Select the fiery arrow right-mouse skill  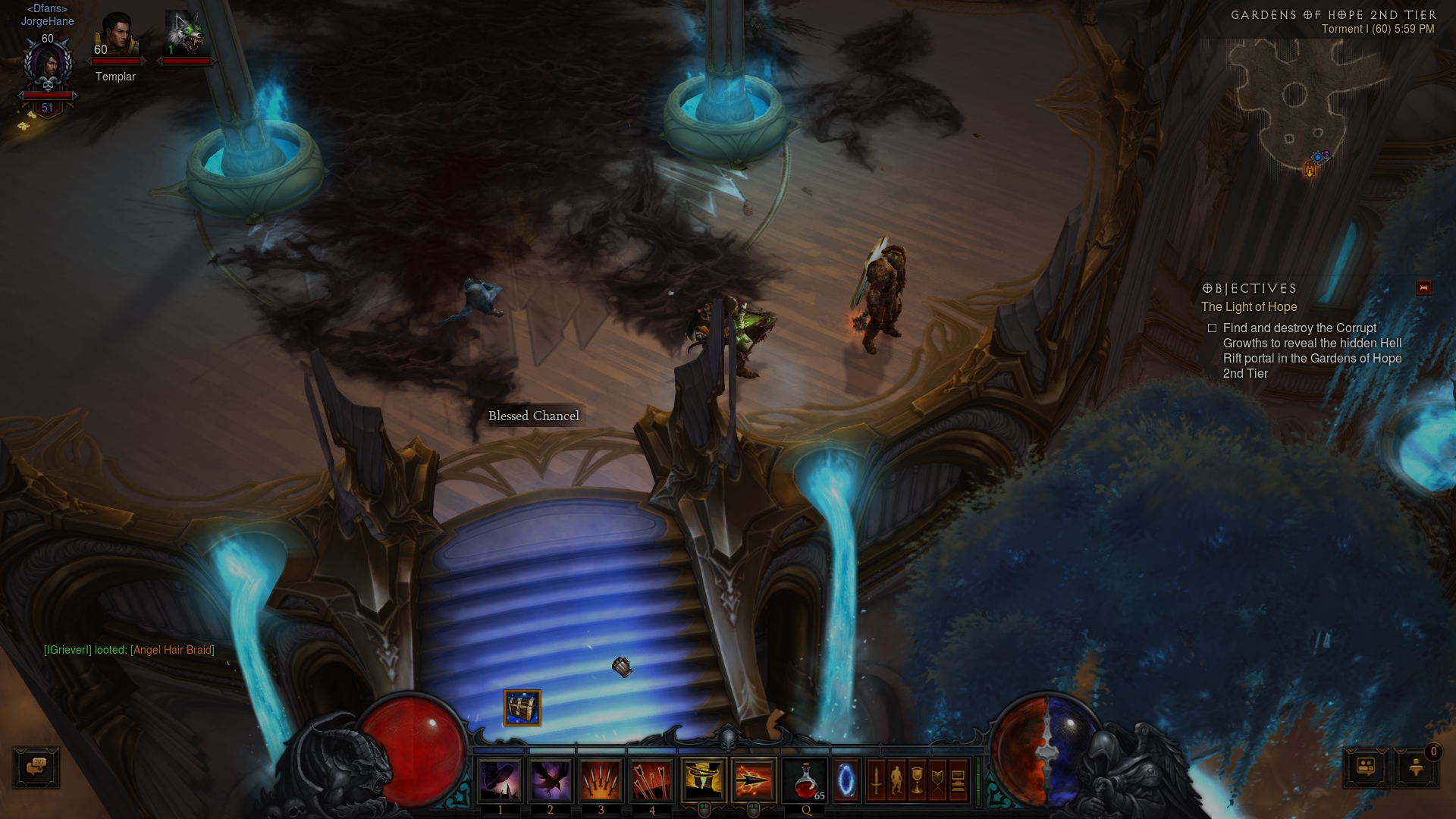[x=754, y=780]
